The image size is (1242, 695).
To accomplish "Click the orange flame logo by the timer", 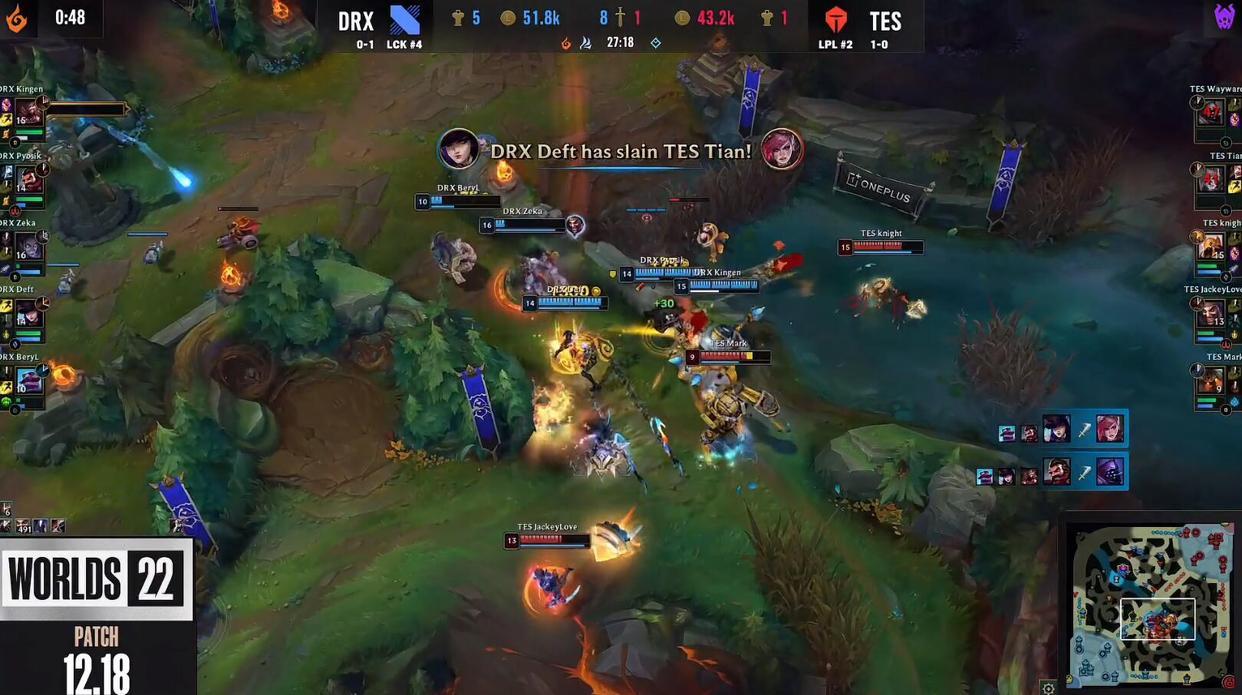I will point(17,18).
